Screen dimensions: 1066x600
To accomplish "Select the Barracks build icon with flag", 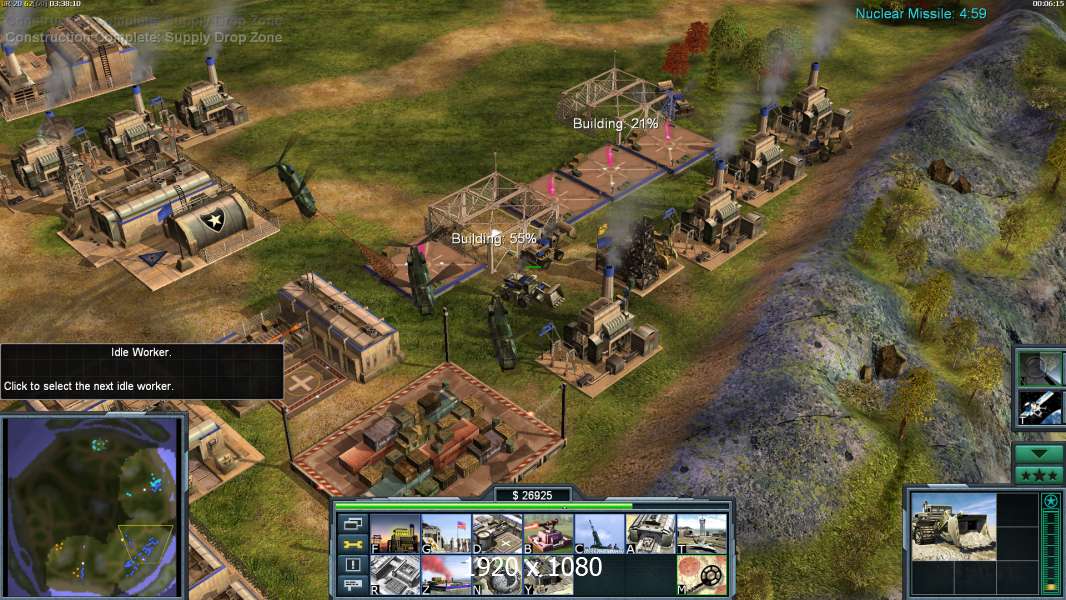I will tap(445, 534).
